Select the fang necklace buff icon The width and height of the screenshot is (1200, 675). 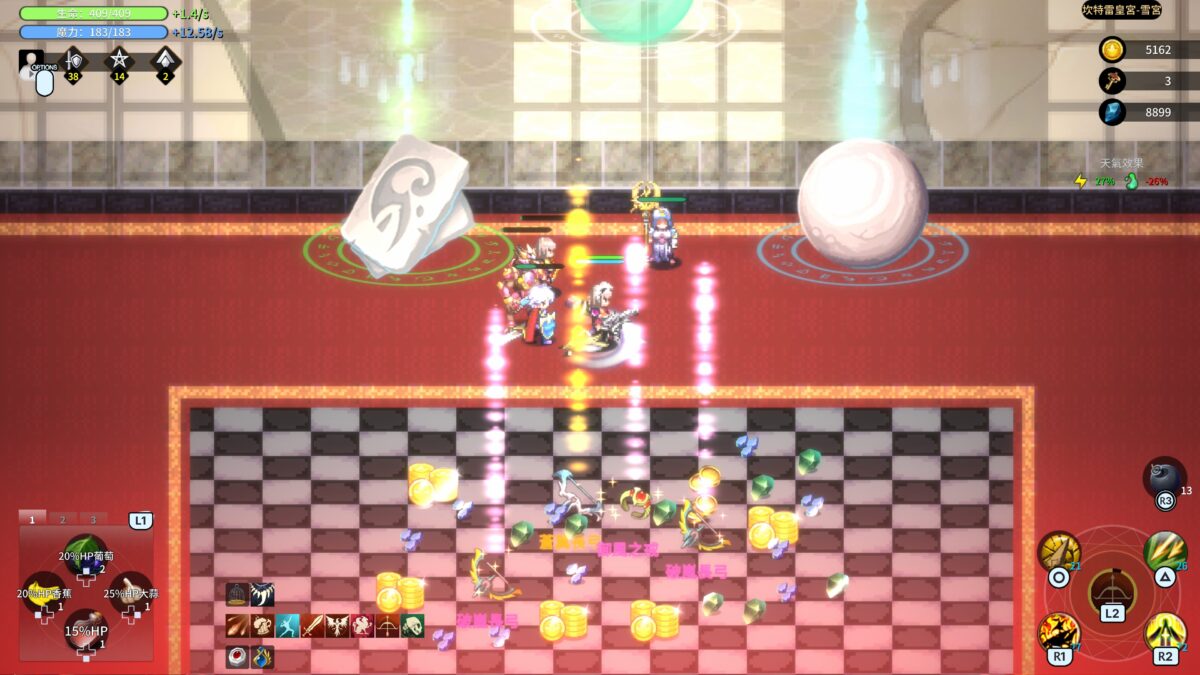click(262, 595)
